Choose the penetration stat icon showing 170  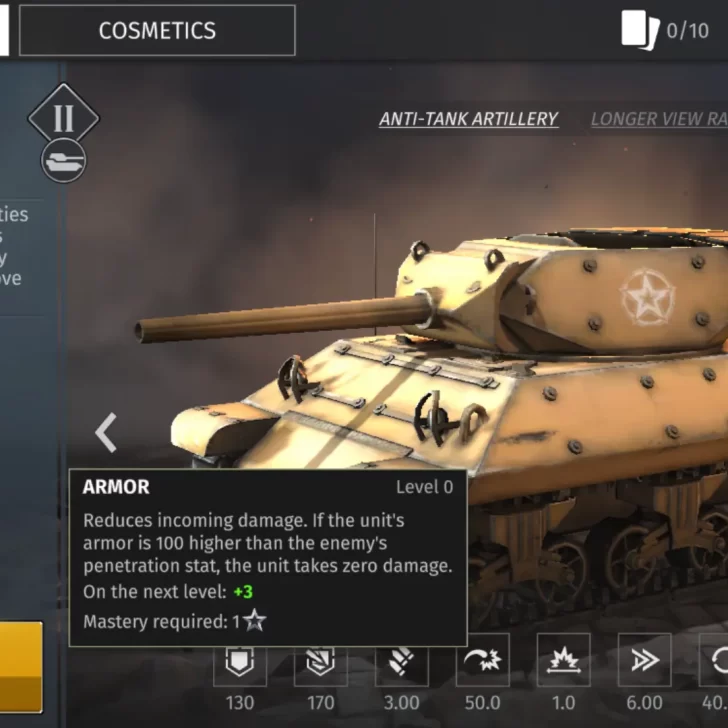320,663
